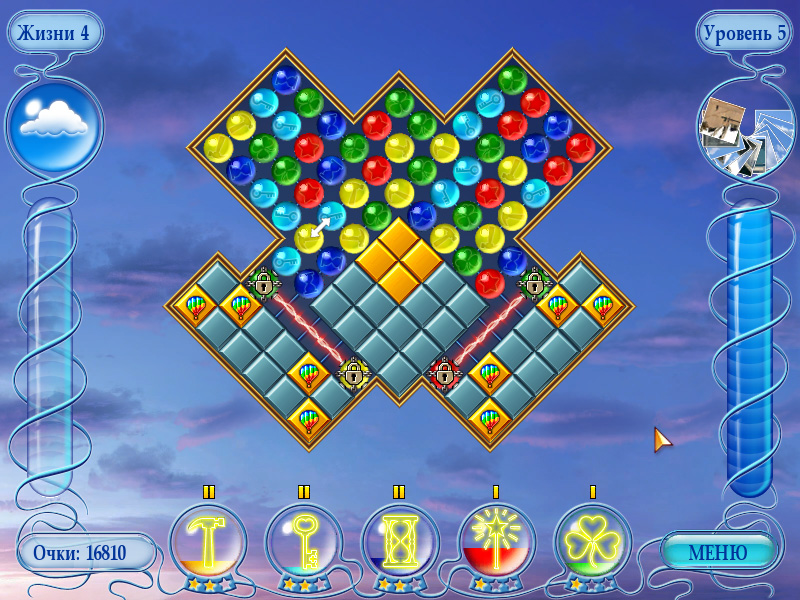
Task: Click the yellow padlock tile
Action: (x=353, y=373)
